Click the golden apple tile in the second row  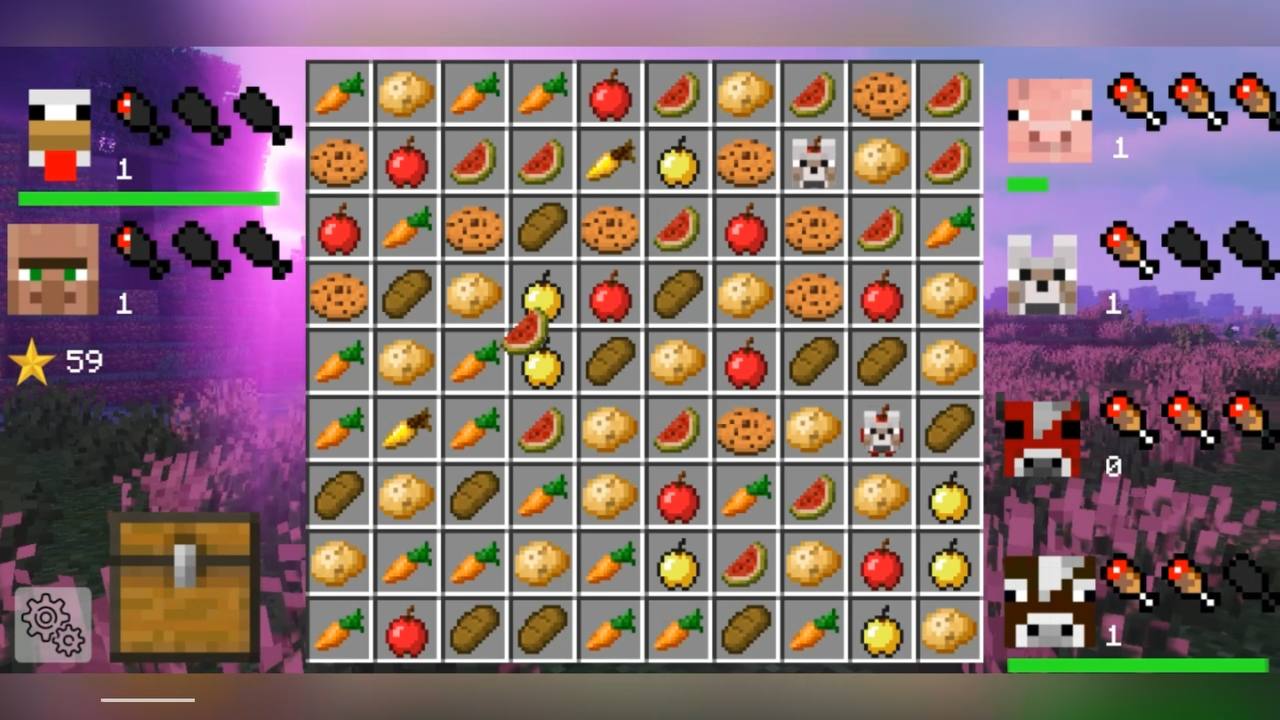pos(678,162)
